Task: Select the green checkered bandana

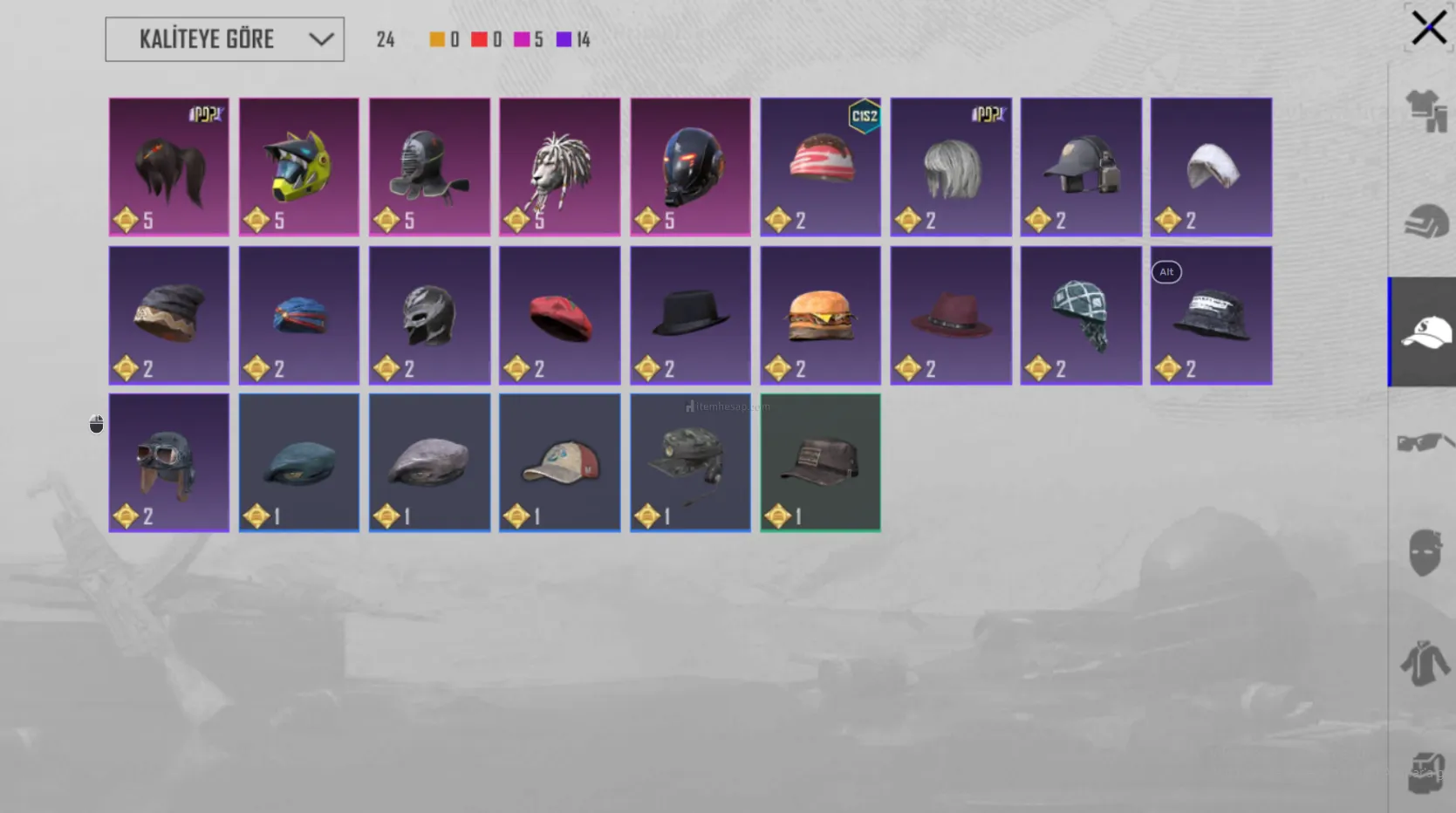Action: [1081, 315]
